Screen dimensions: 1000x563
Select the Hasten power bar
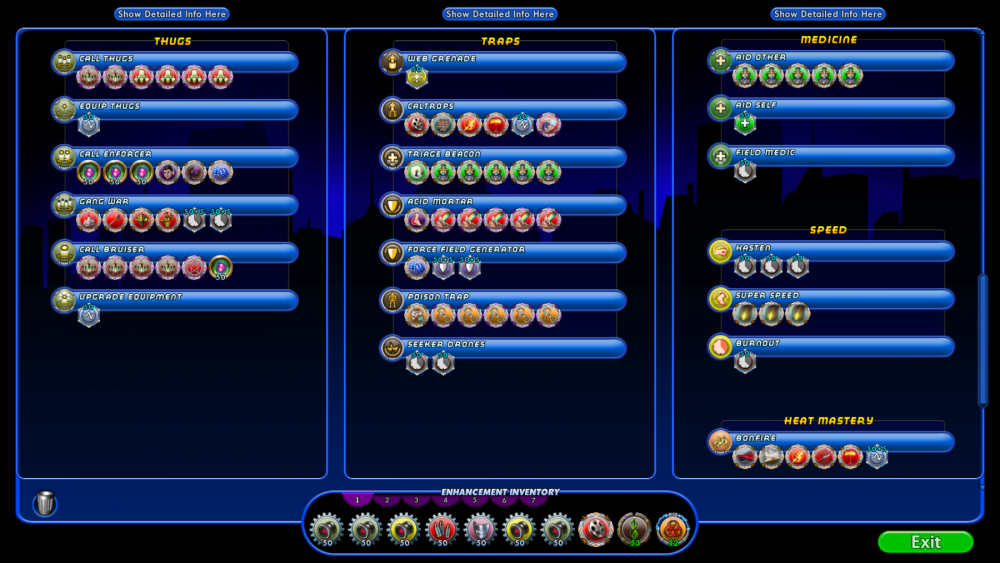click(x=841, y=250)
